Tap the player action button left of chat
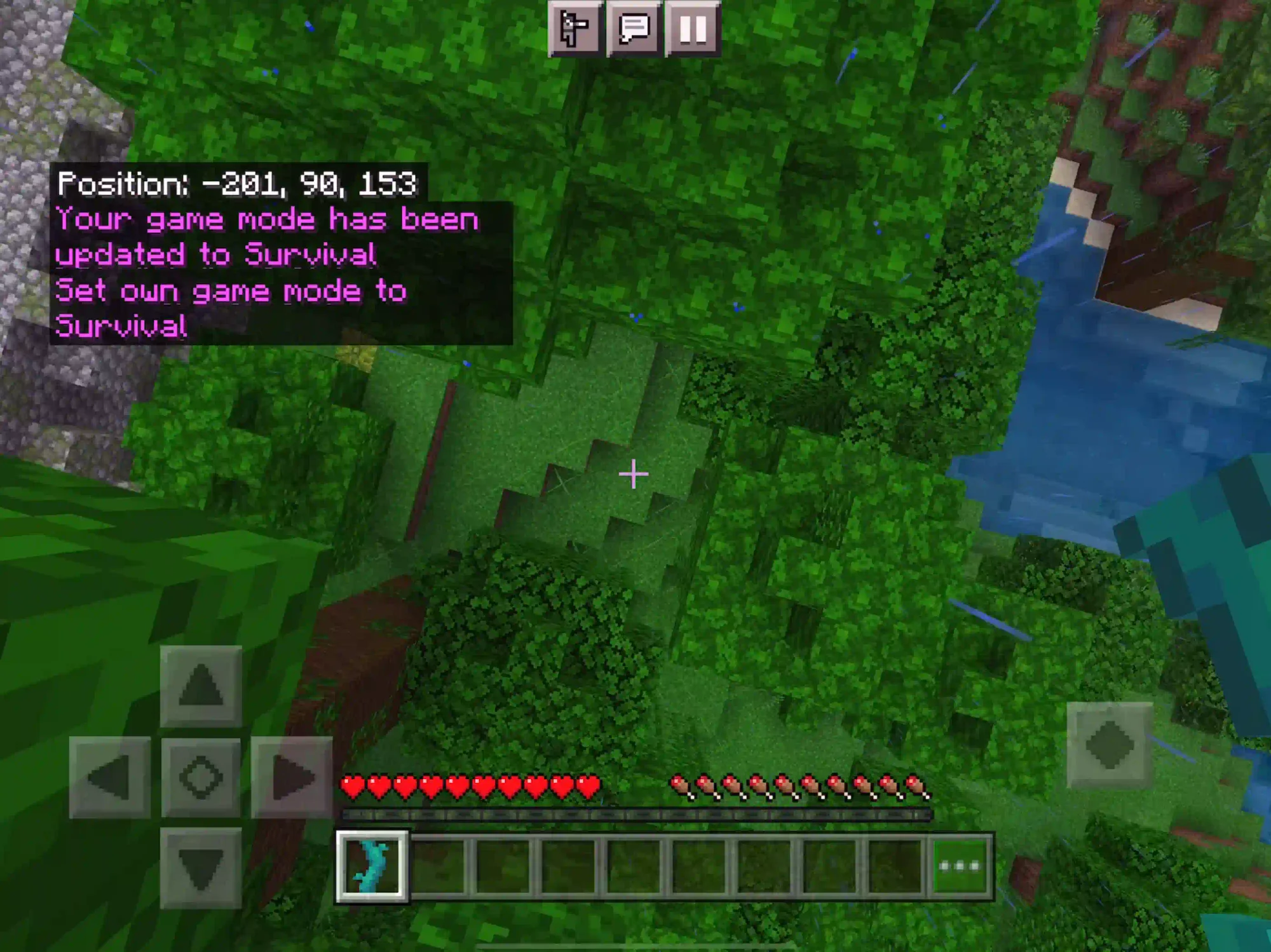The width and height of the screenshot is (1271, 952). (x=575, y=30)
